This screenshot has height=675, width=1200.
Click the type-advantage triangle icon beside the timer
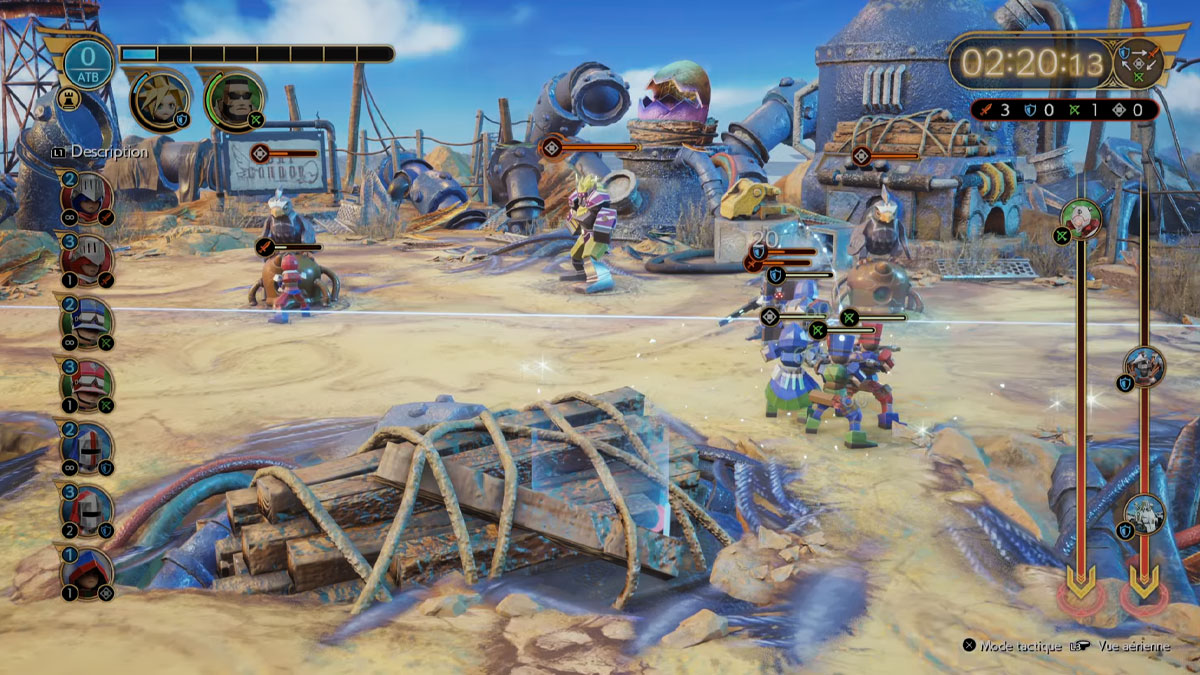pyautogui.click(x=1139, y=63)
